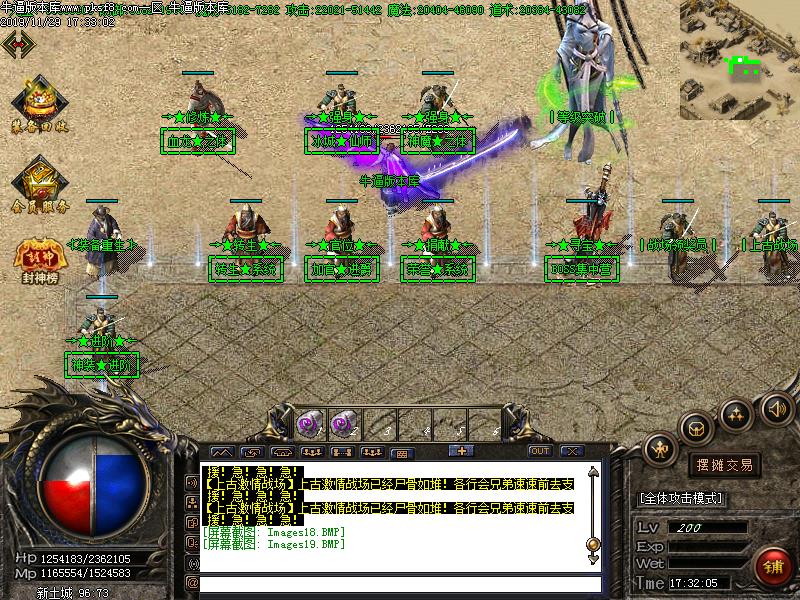Viewport: 800px width, 600px height.
Task: Toggle the sound speaker button
Action: click(x=777, y=408)
